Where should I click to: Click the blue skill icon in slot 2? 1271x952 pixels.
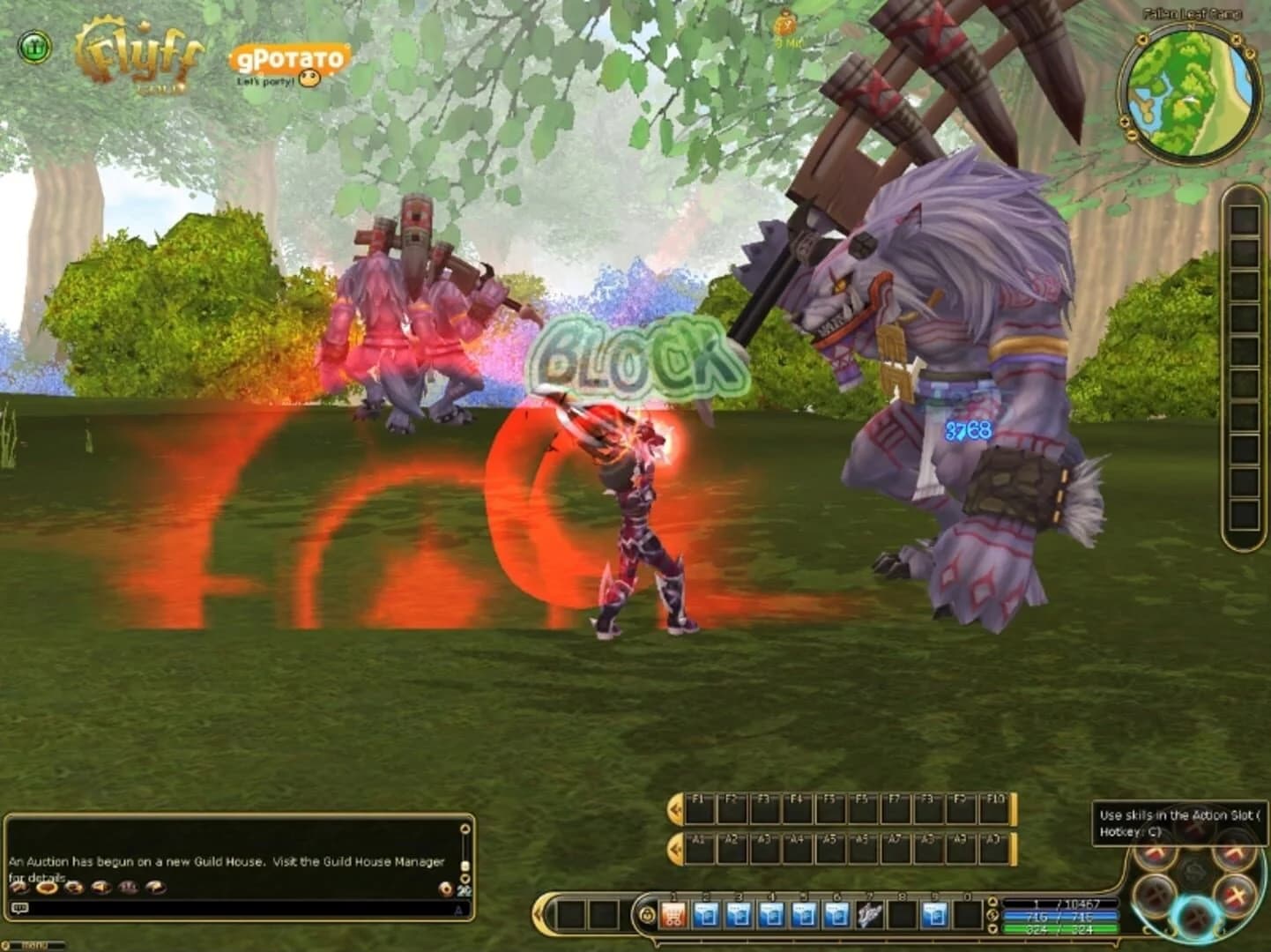705,913
